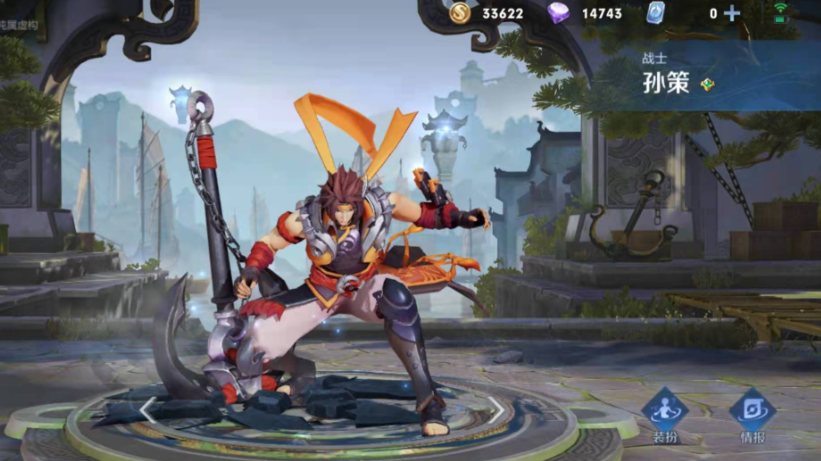Click the gold coin currency icon

[459, 13]
